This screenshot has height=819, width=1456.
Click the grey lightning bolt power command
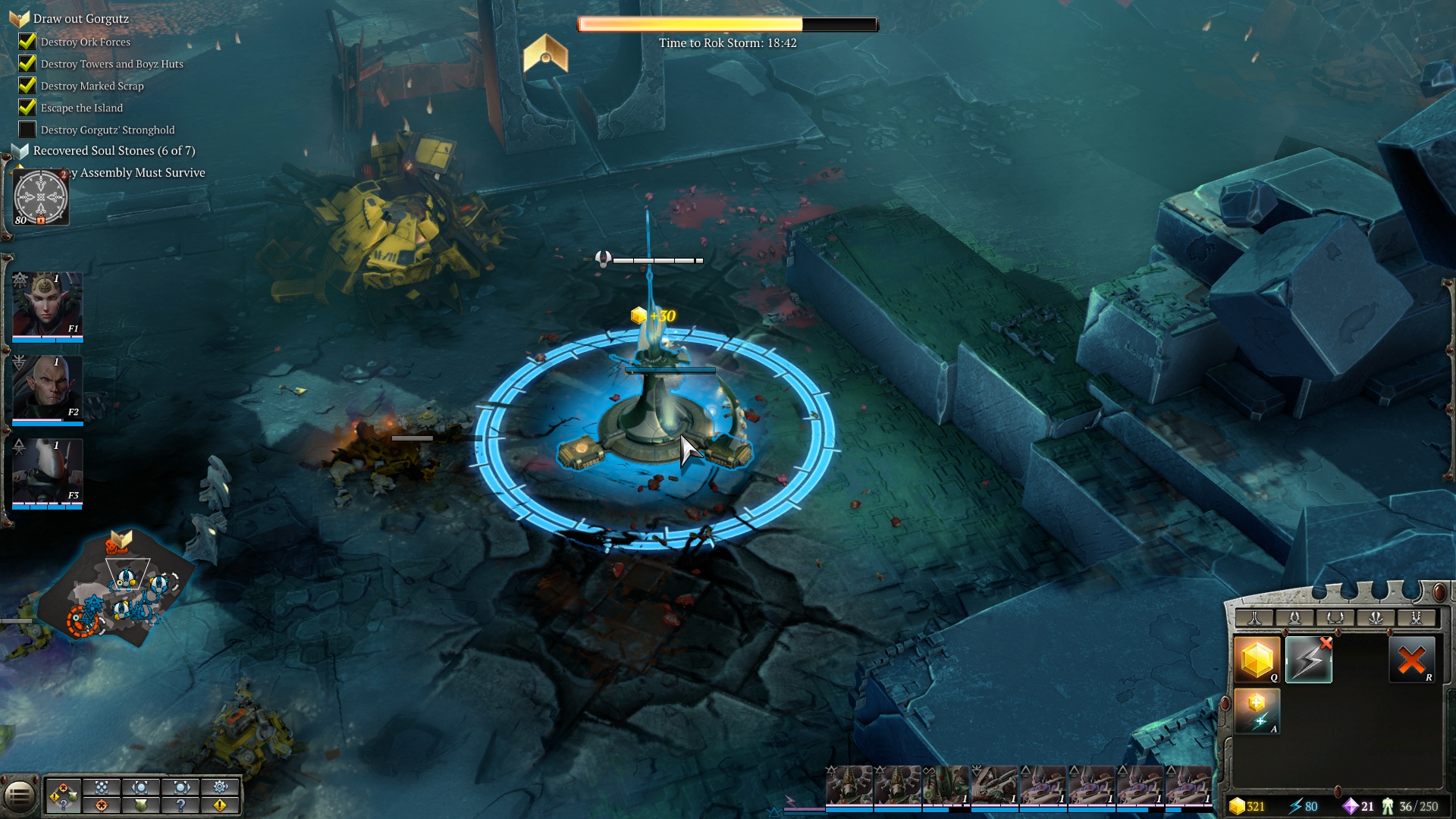click(x=1308, y=659)
